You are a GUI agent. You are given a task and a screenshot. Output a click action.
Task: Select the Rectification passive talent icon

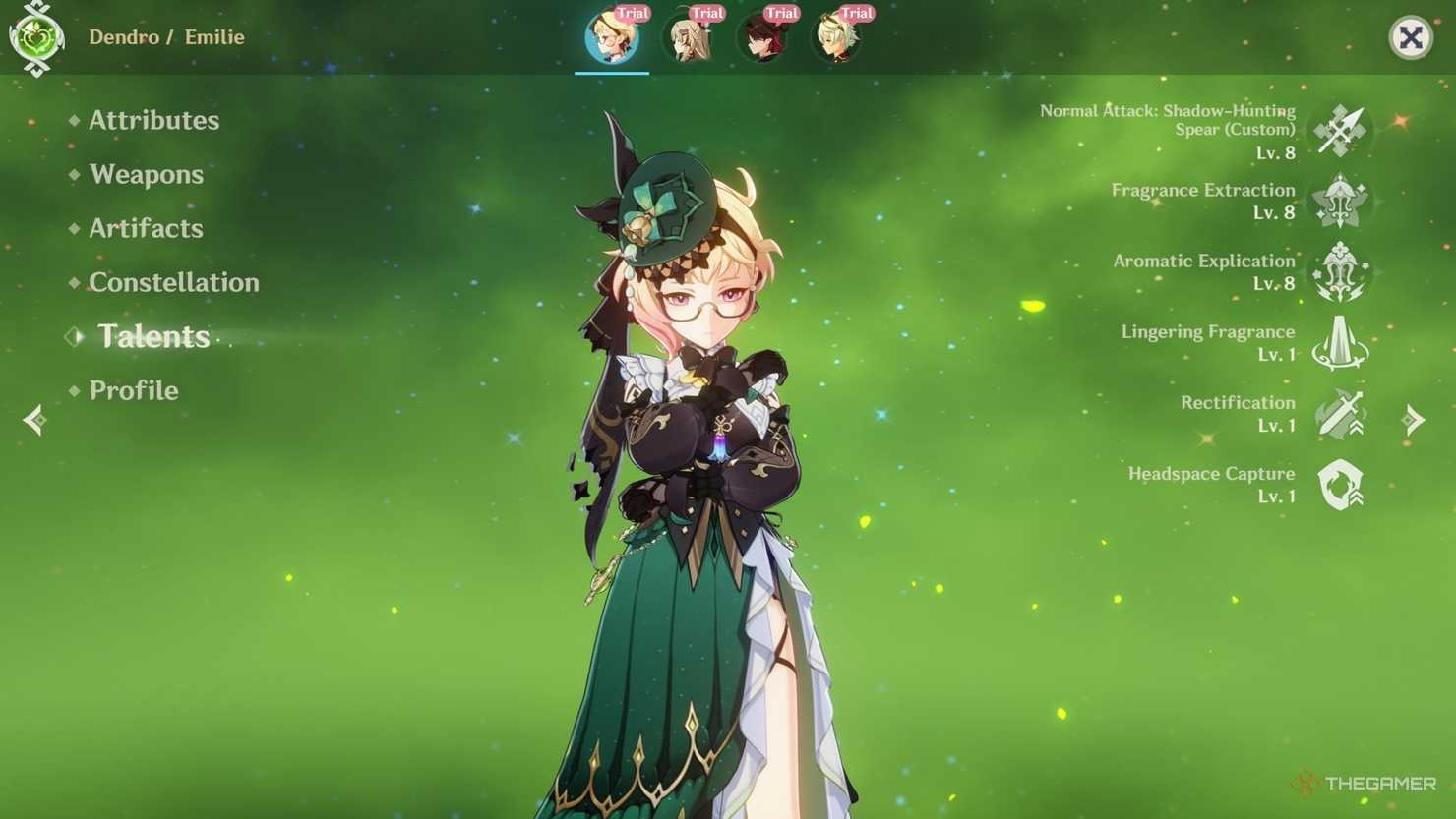(x=1341, y=415)
